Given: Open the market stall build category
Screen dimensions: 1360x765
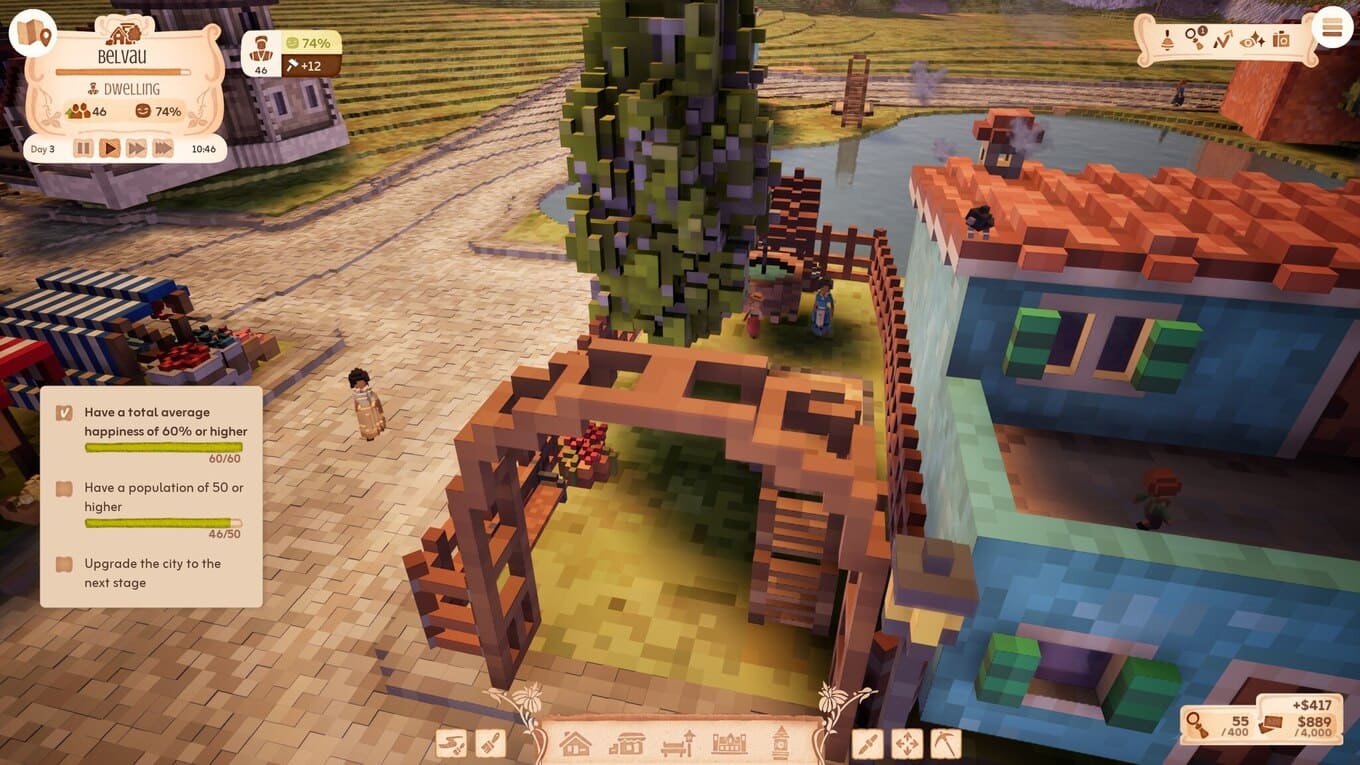Looking at the screenshot, I should [627, 743].
